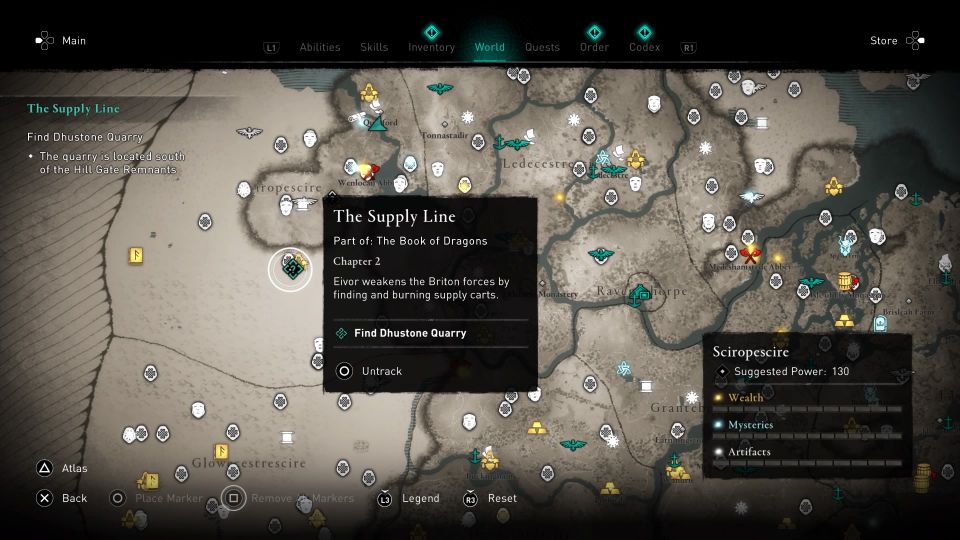Switch to the Order tab
The height and width of the screenshot is (540, 960).
click(x=594, y=47)
